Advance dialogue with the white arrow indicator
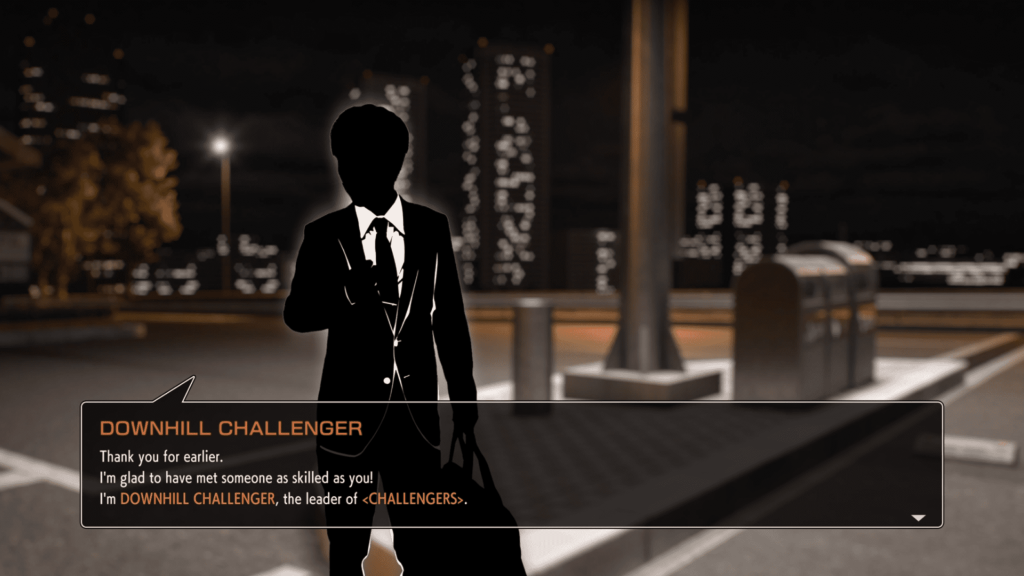Viewport: 1024px width, 576px height. (918, 518)
